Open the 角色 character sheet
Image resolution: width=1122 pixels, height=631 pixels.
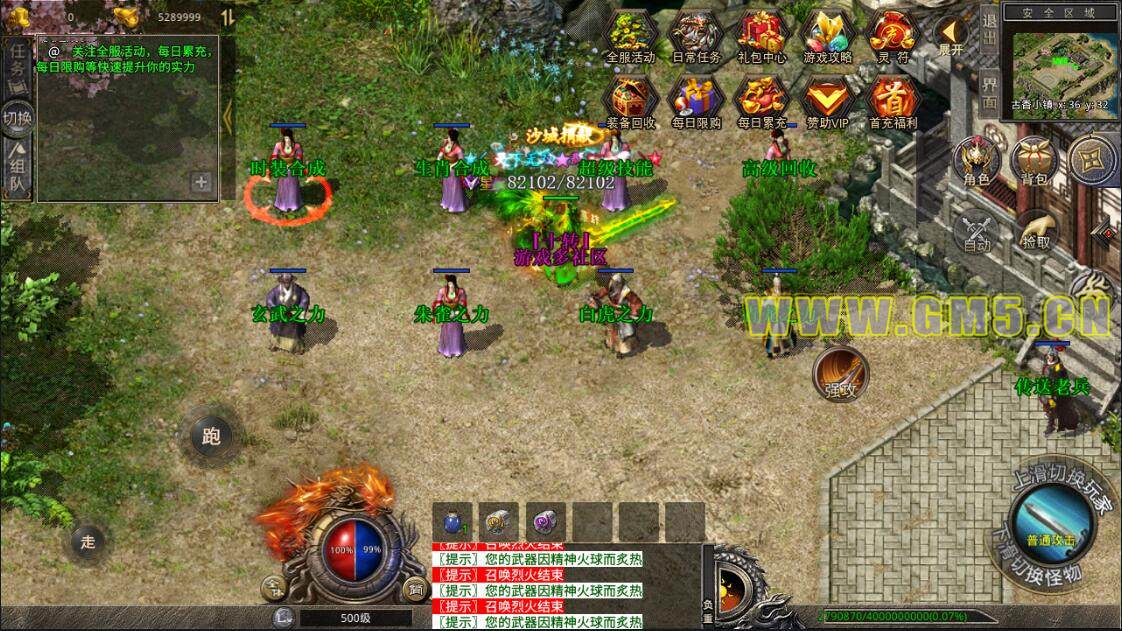pos(976,162)
